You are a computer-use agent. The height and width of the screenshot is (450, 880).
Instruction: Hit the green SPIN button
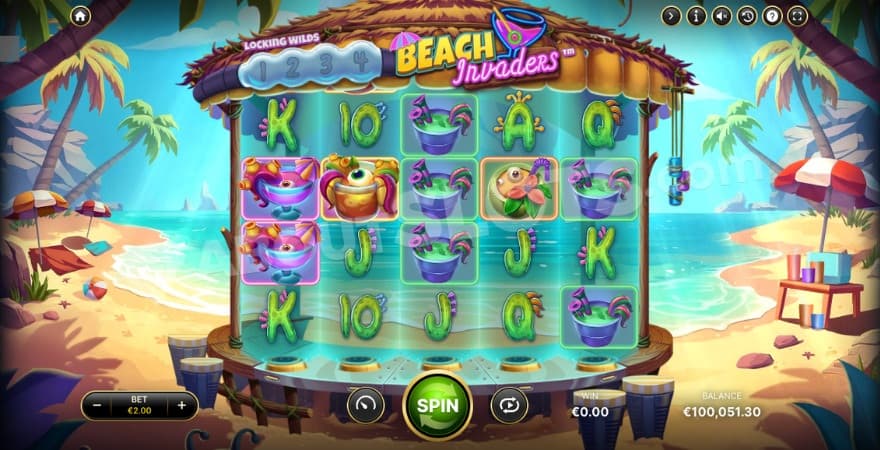437,405
